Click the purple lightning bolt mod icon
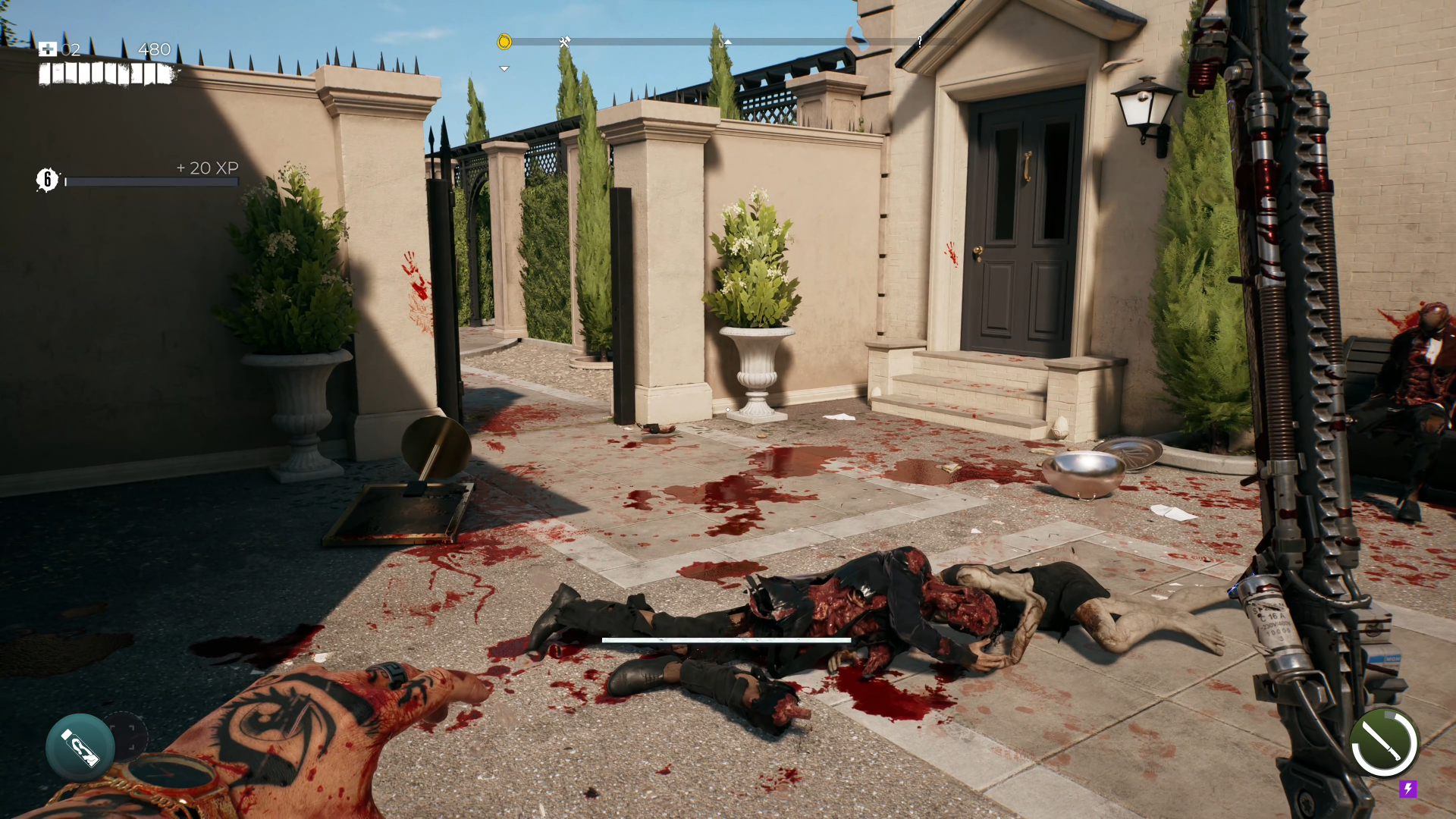Screen dimensions: 1456x819 [1408, 789]
